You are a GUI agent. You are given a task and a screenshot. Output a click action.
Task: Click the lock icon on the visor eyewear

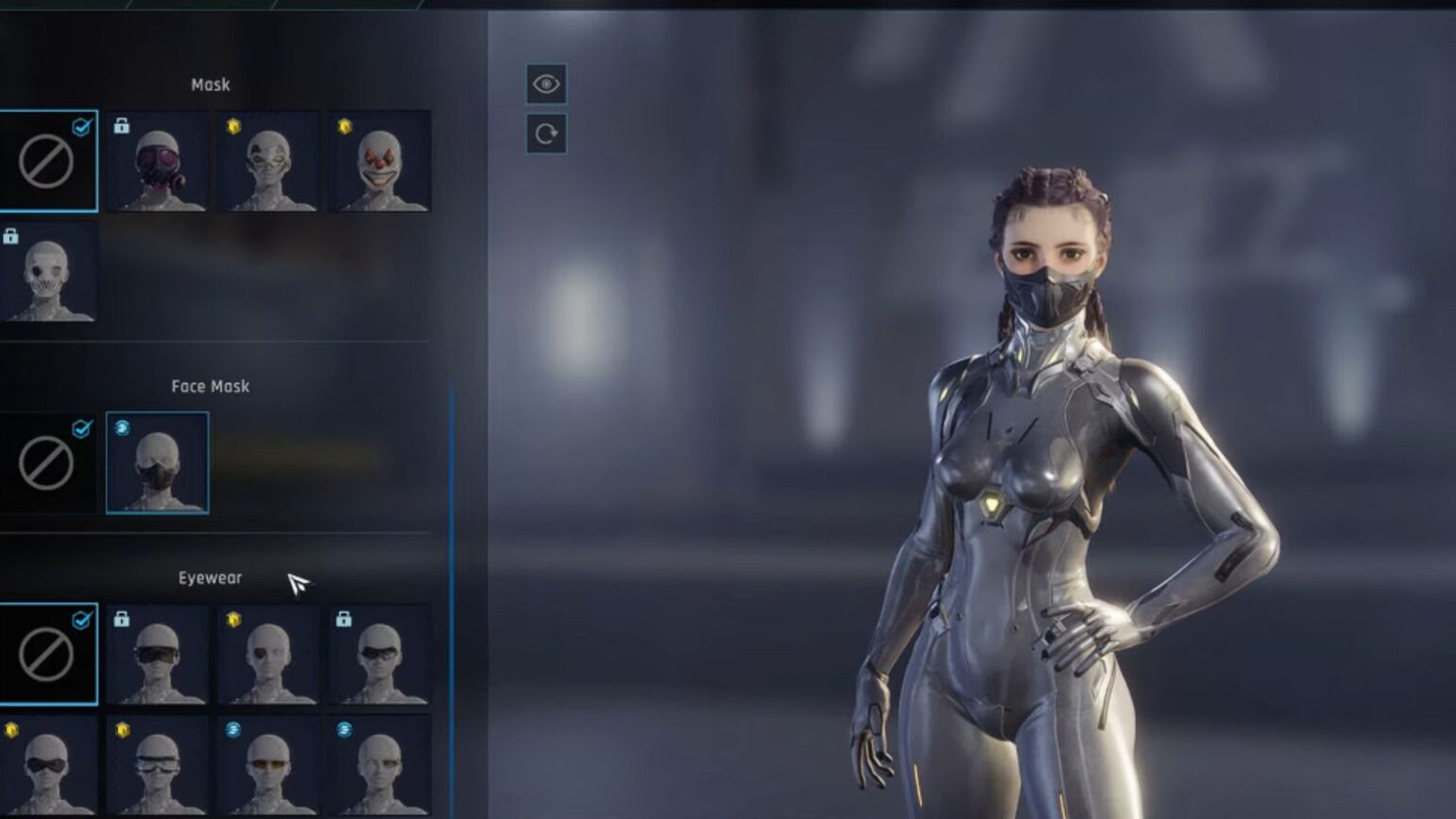121,618
